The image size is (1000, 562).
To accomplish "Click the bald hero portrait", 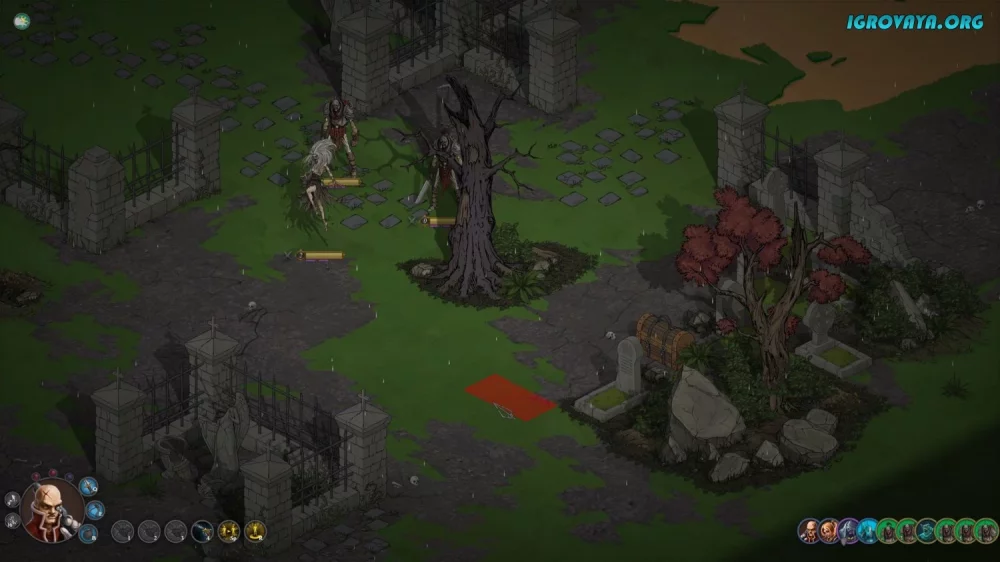I will tap(52, 511).
